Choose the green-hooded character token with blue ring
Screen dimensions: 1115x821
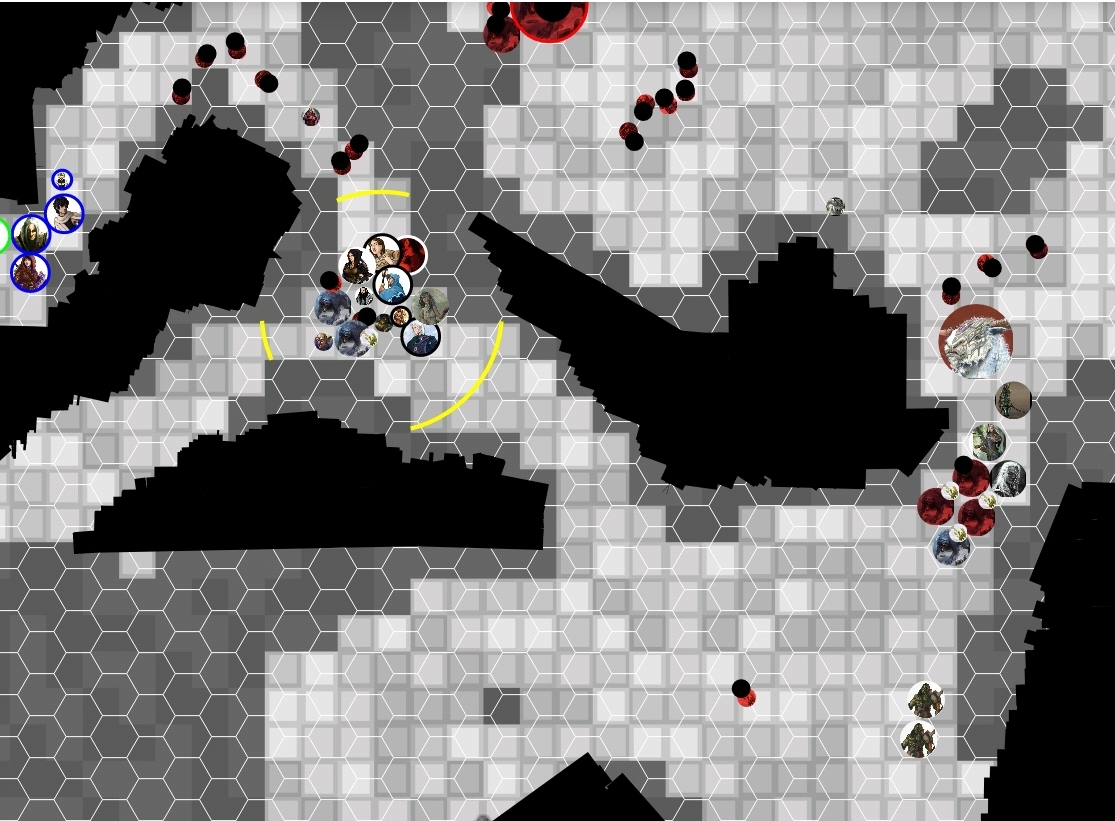pyautogui.click(x=31, y=234)
